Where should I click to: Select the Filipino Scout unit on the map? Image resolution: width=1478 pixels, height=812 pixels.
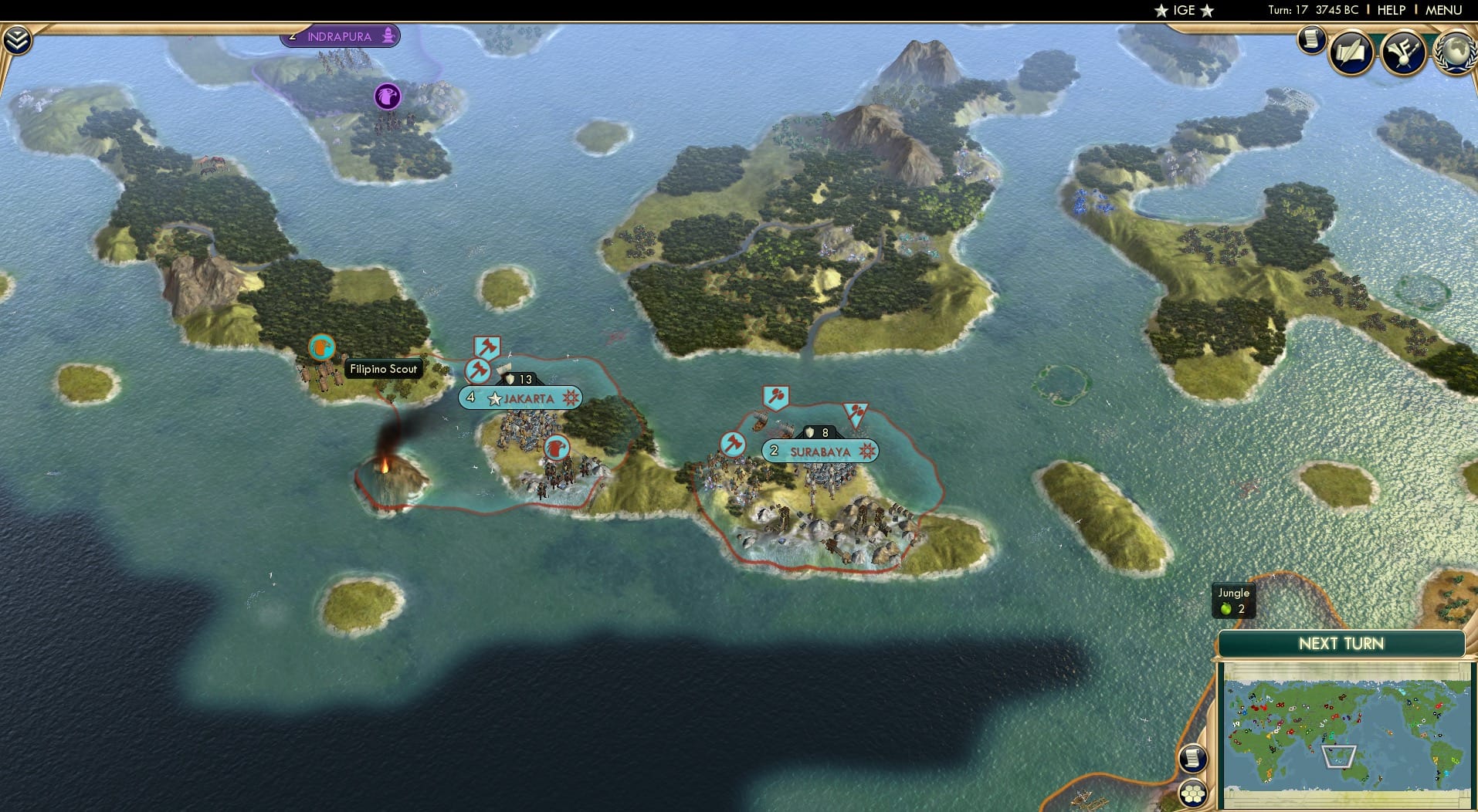(321, 347)
